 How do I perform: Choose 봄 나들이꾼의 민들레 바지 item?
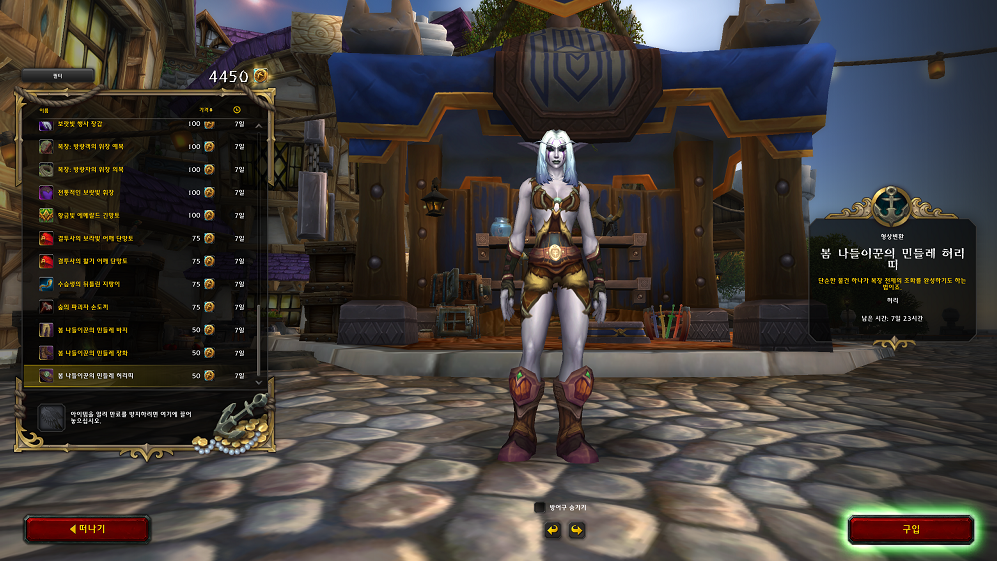click(140, 329)
